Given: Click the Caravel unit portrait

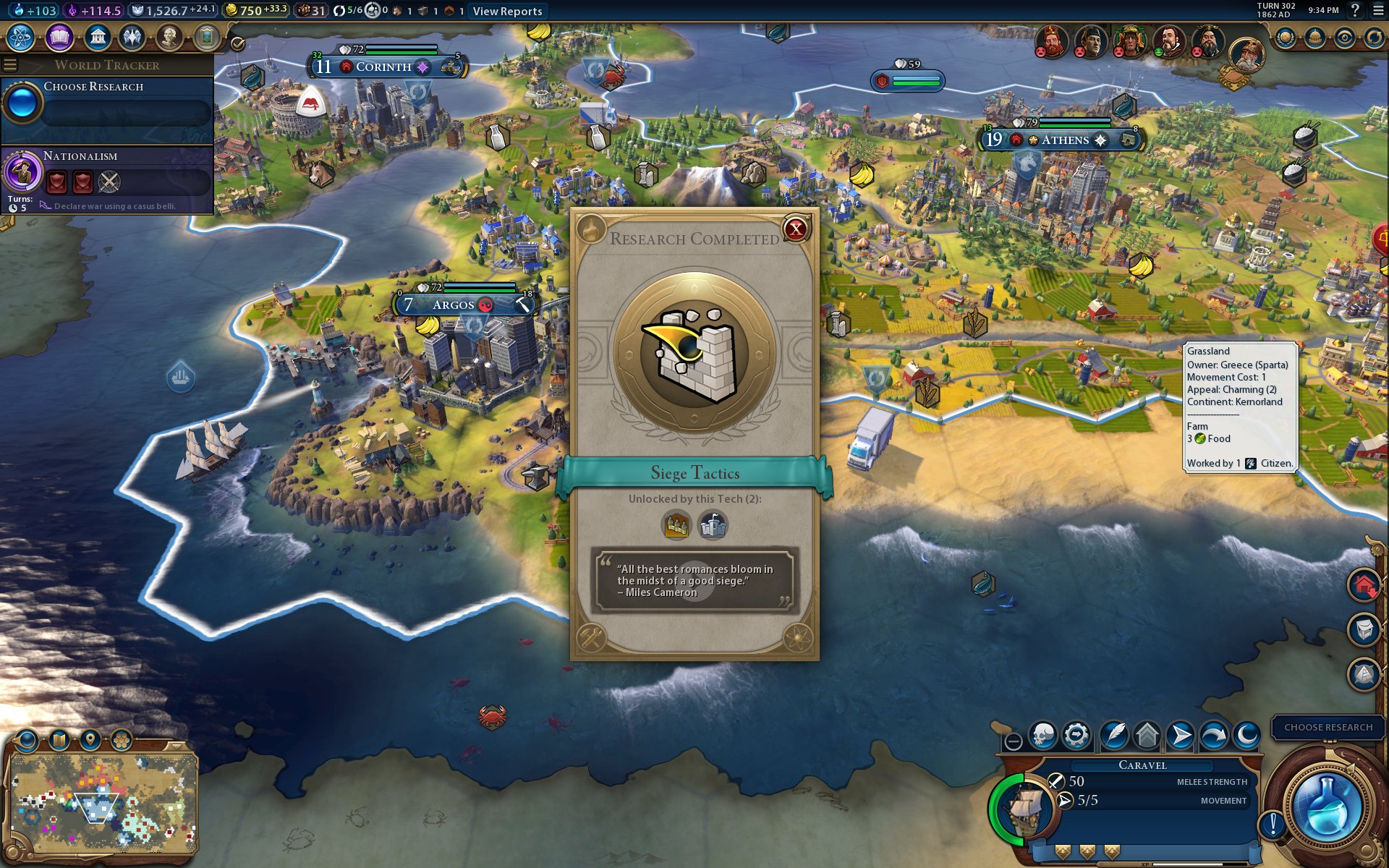Looking at the screenshot, I should (1024, 809).
